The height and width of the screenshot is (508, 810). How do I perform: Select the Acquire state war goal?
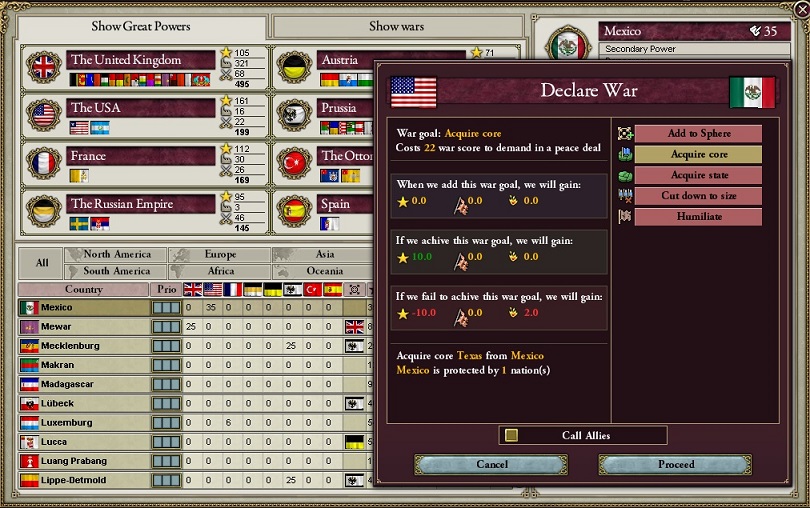coord(698,175)
